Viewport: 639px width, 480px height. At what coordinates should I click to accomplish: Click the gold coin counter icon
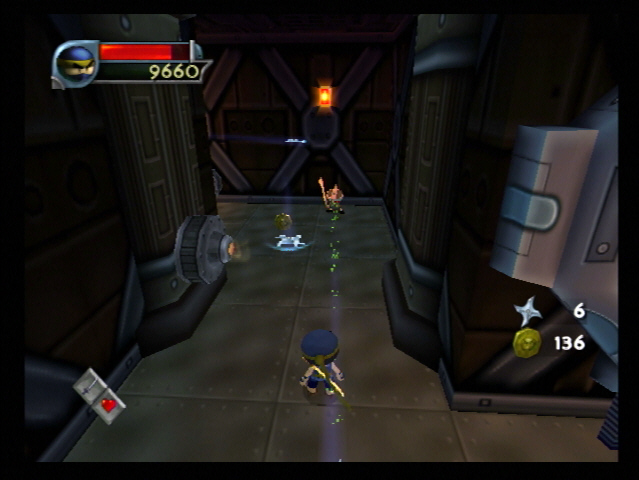(527, 343)
